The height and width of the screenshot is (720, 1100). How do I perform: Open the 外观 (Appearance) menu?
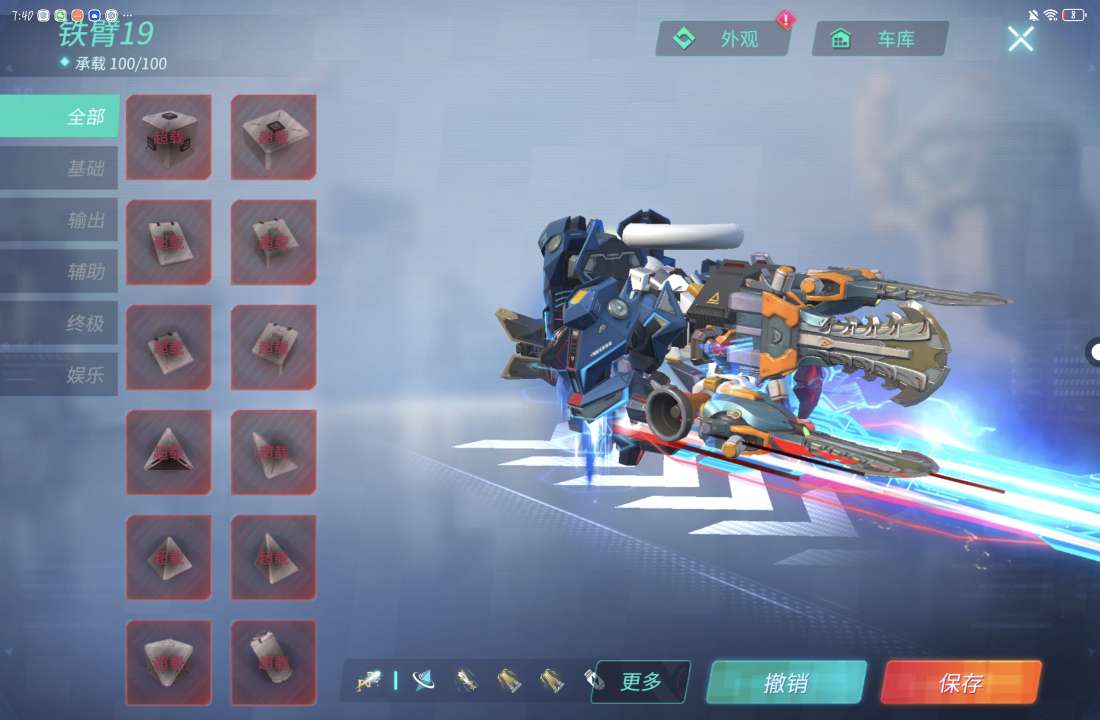pyautogui.click(x=723, y=39)
